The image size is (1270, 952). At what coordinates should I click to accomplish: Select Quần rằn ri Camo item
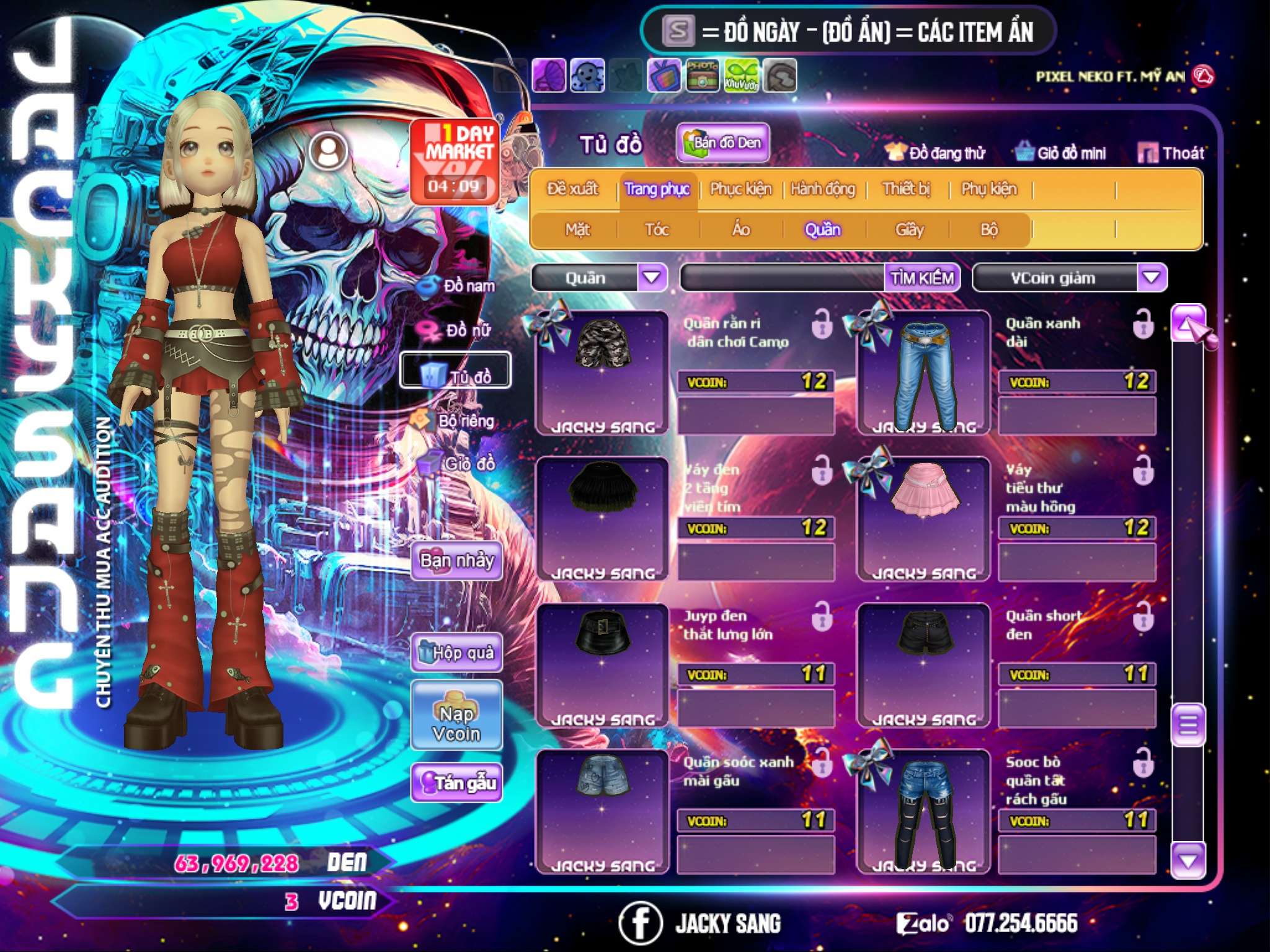pyautogui.click(x=603, y=372)
